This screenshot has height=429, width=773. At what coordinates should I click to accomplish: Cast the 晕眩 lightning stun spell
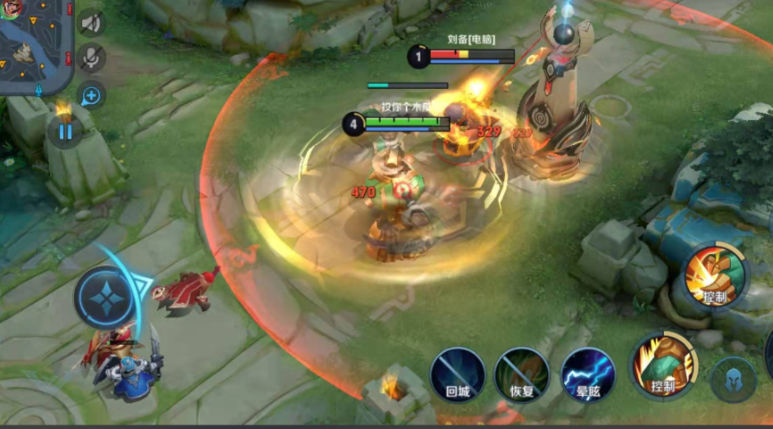(x=587, y=374)
